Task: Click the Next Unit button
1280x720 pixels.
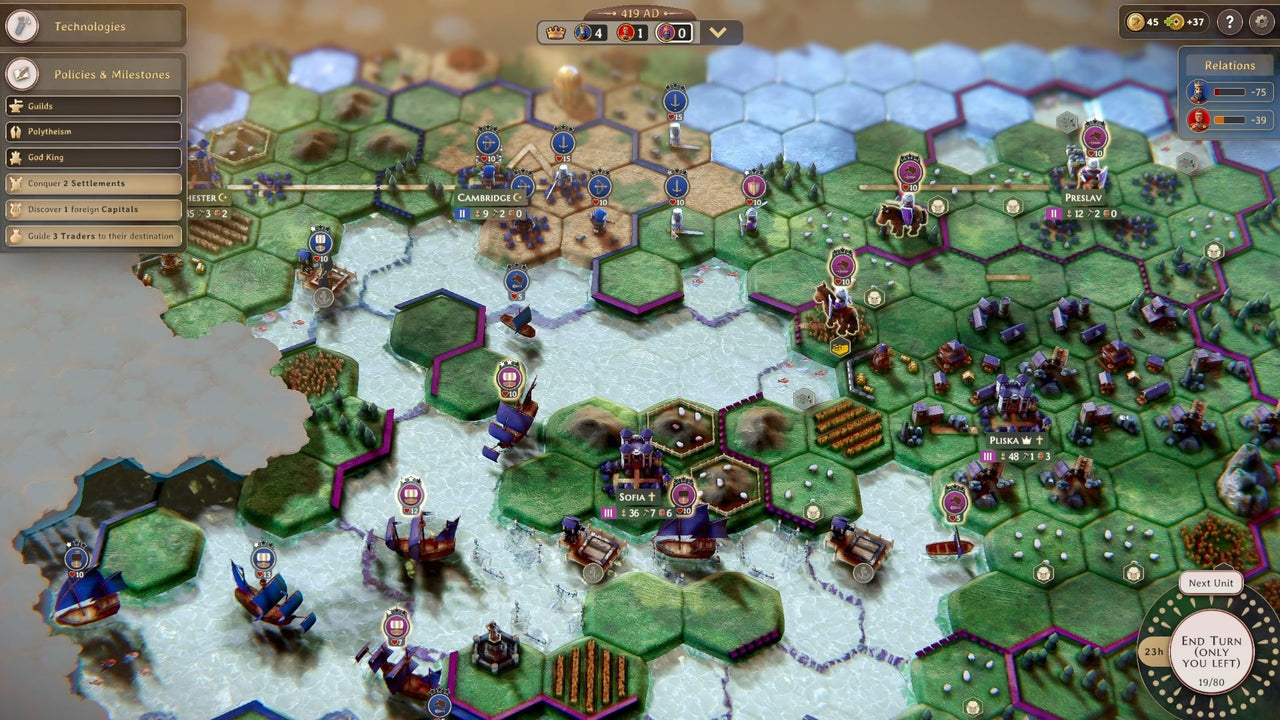Action: 1210,583
